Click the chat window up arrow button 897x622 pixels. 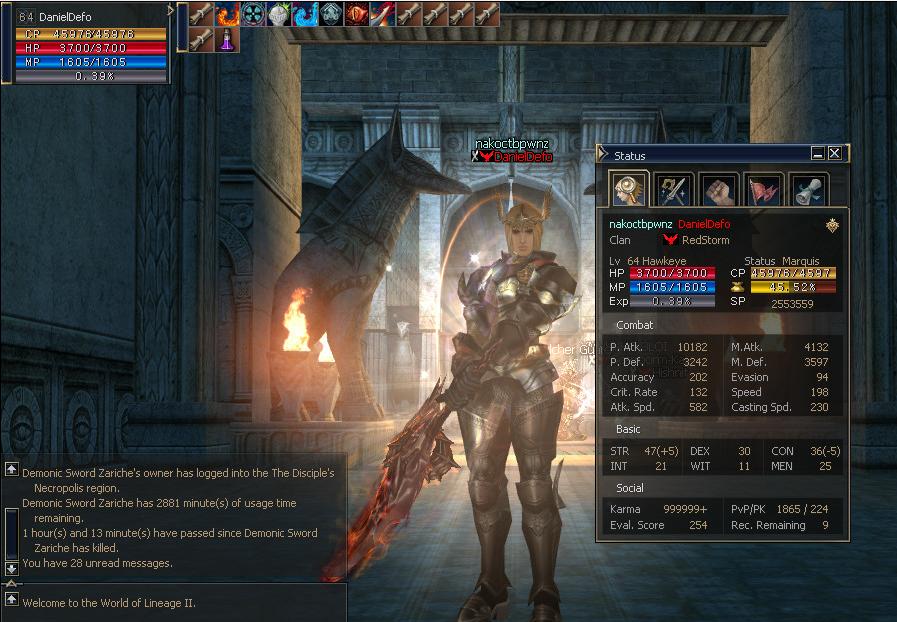tap(11, 469)
